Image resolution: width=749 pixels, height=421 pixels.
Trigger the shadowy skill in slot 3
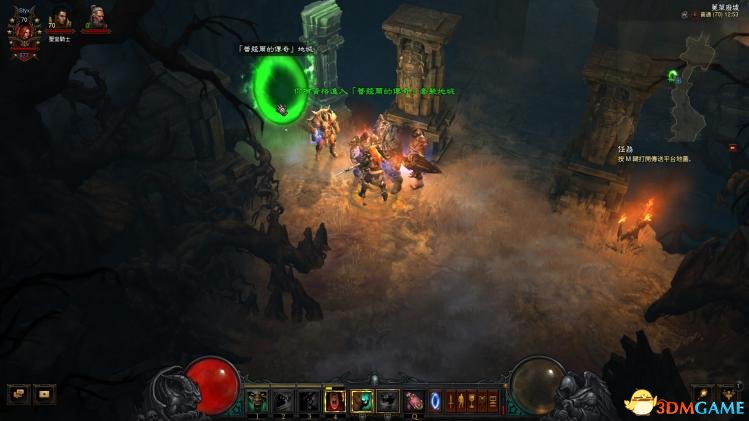tap(310, 401)
